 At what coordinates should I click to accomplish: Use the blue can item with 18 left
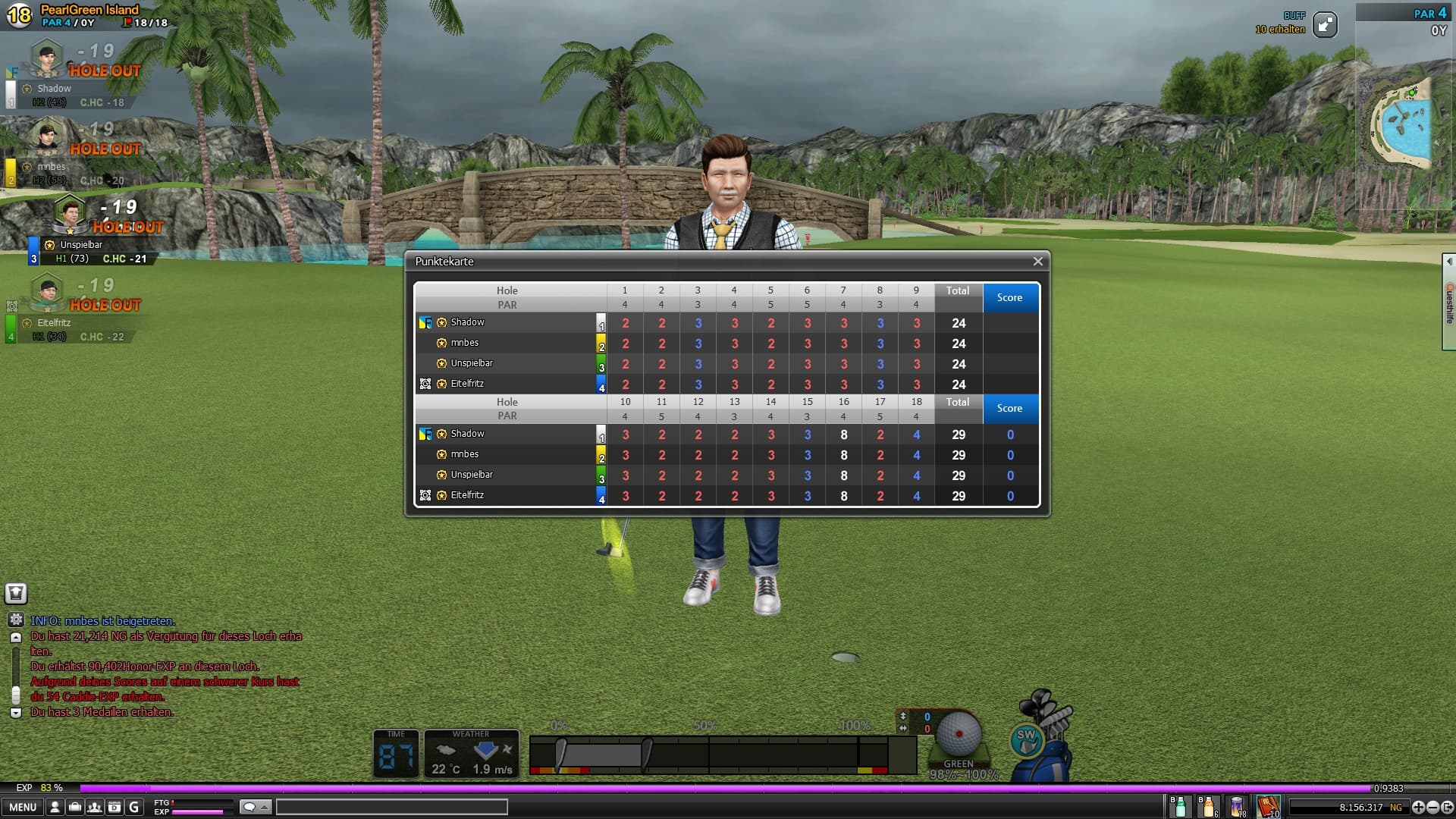point(1238,807)
